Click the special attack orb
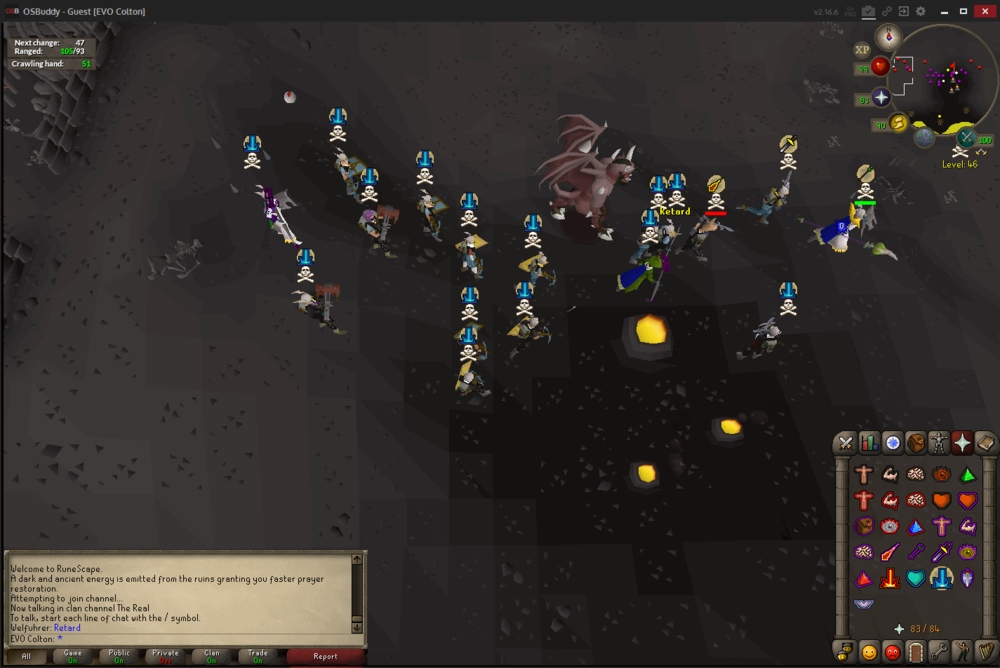1000x668 pixels. tap(967, 138)
